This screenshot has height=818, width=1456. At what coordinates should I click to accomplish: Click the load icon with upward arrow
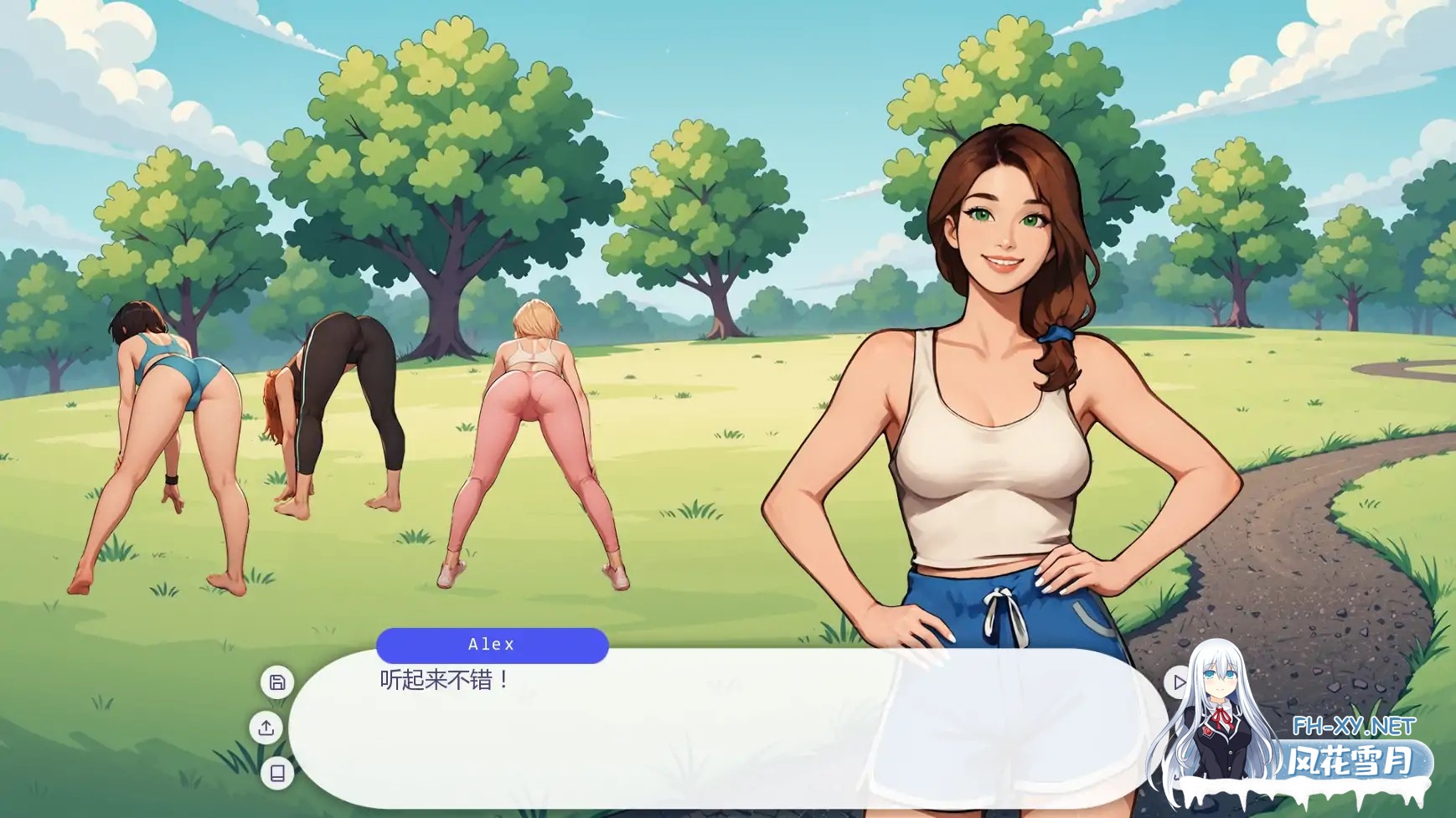point(266,728)
